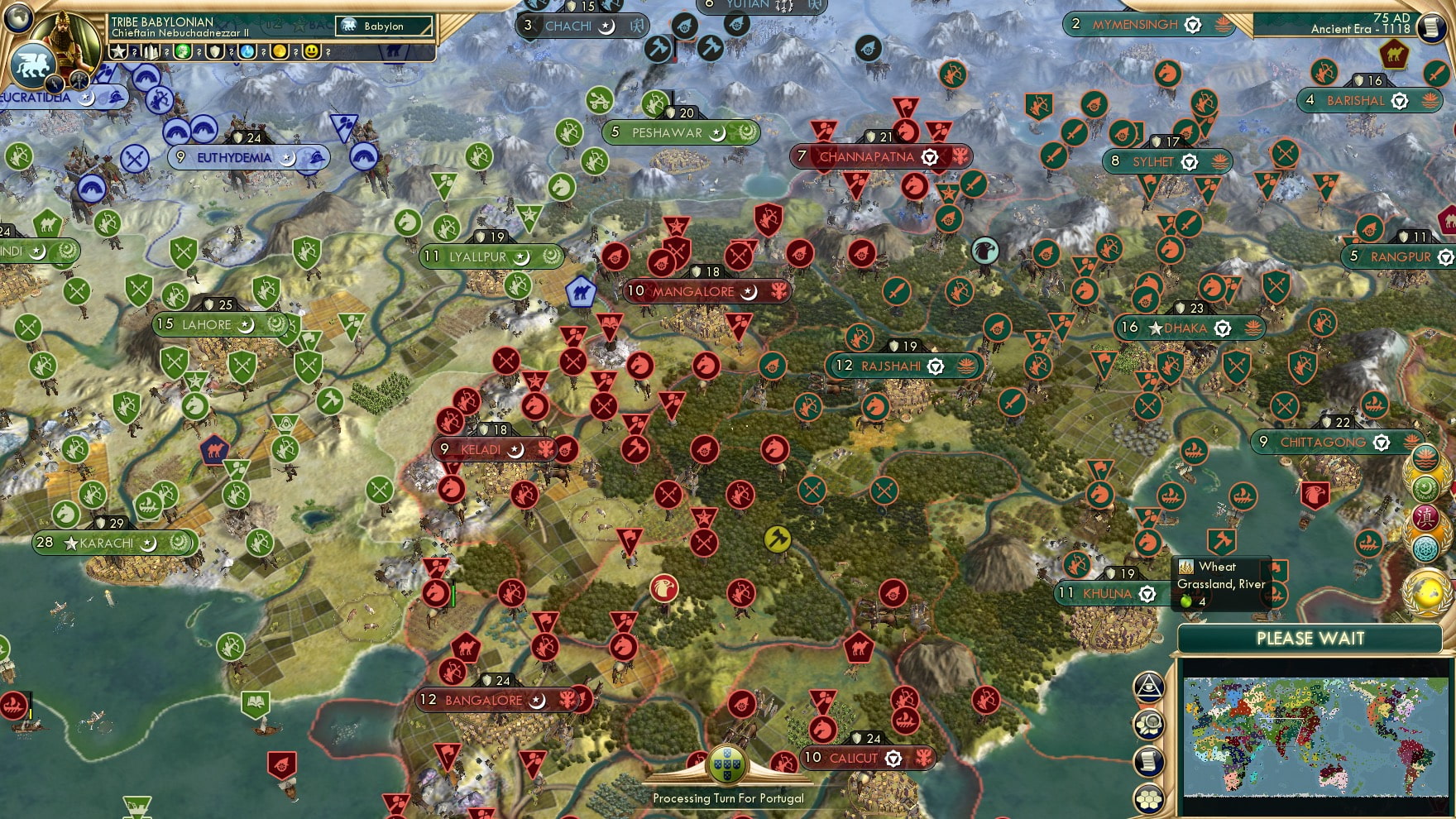1456x819 pixels.
Task: Click the crescent religion emblem on right edge
Action: [x=1425, y=487]
